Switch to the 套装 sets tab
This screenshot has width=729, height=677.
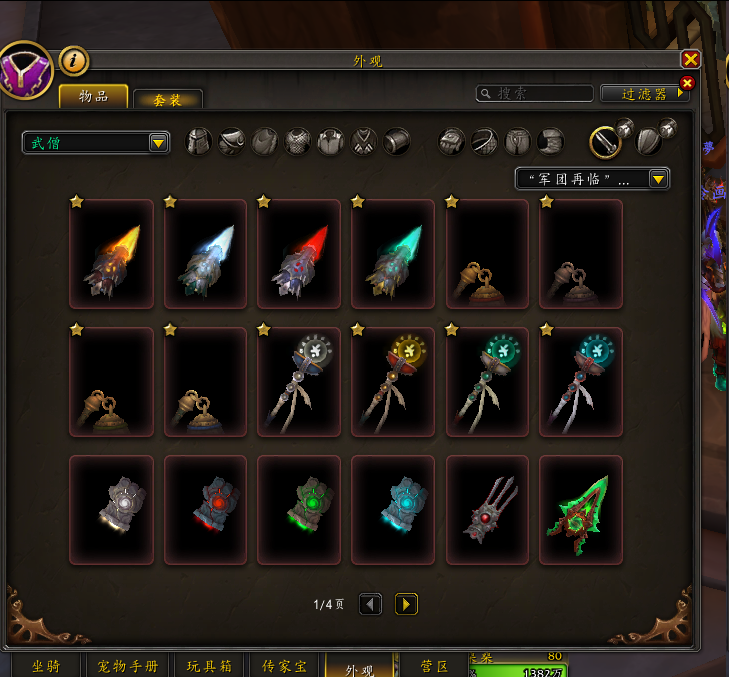pyautogui.click(x=168, y=100)
